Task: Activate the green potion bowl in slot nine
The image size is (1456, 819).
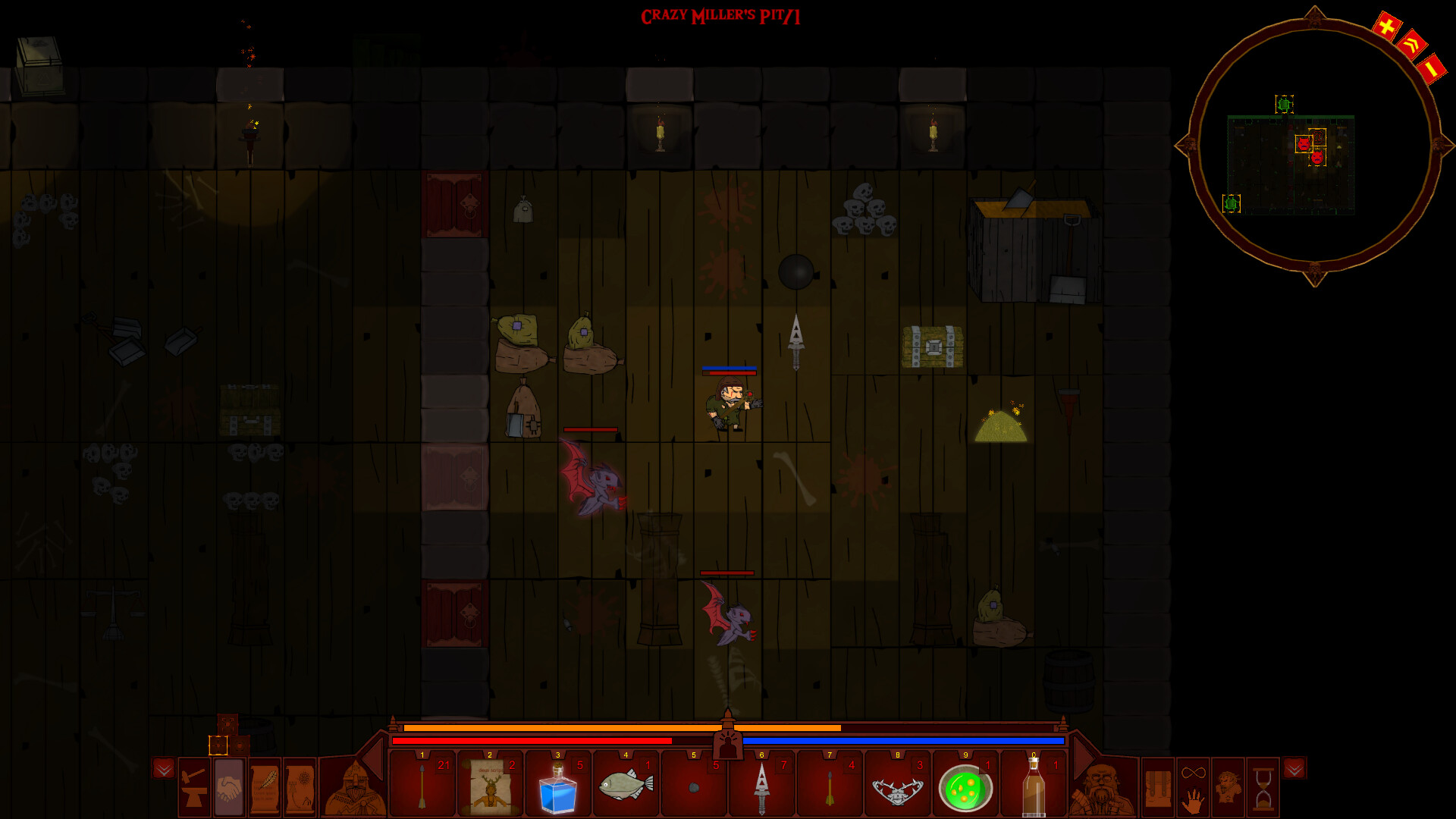Action: 965,789
